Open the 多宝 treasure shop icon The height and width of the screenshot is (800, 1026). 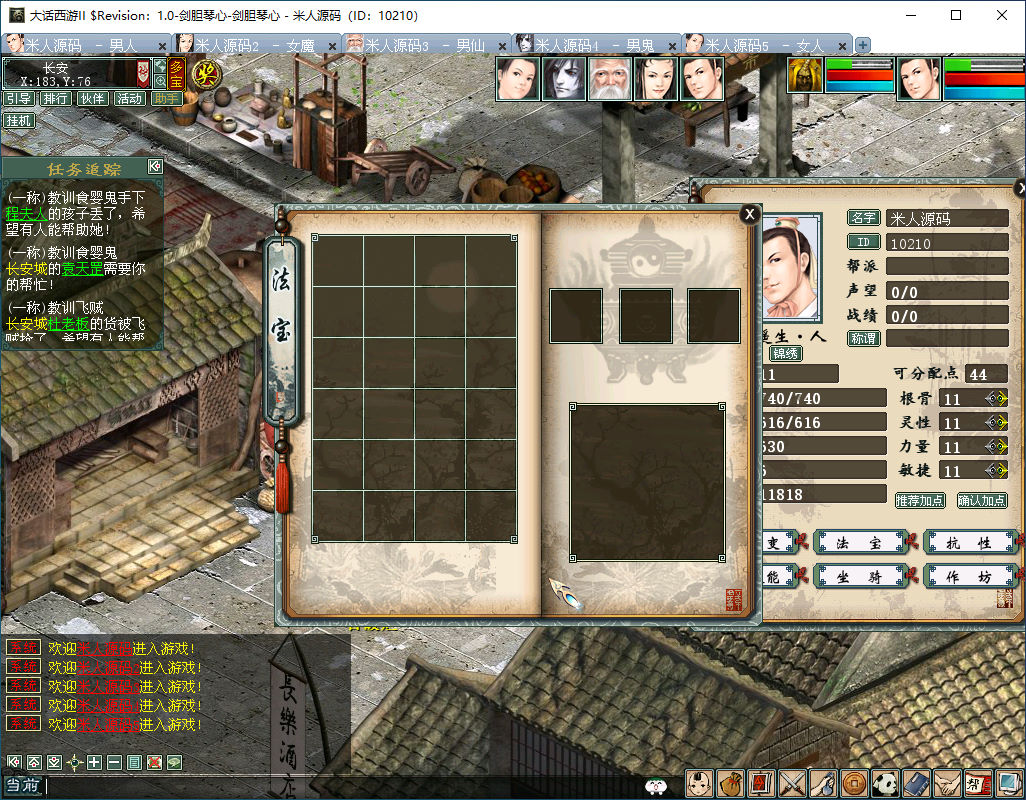pos(176,74)
